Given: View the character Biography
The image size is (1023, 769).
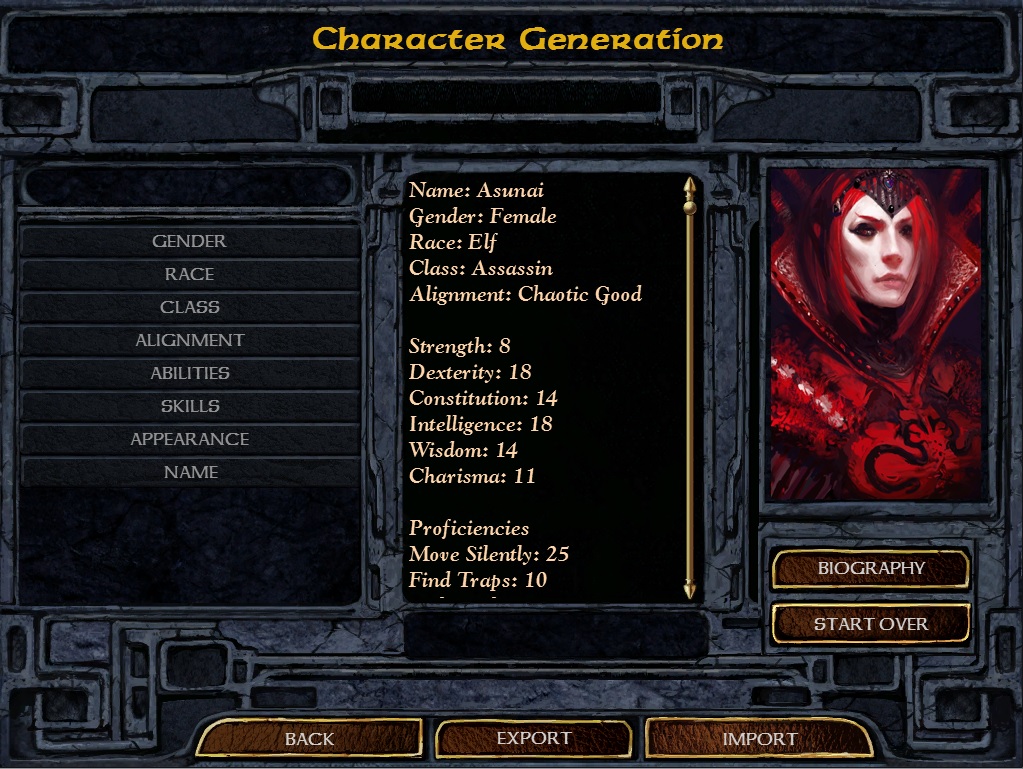Looking at the screenshot, I should point(871,568).
